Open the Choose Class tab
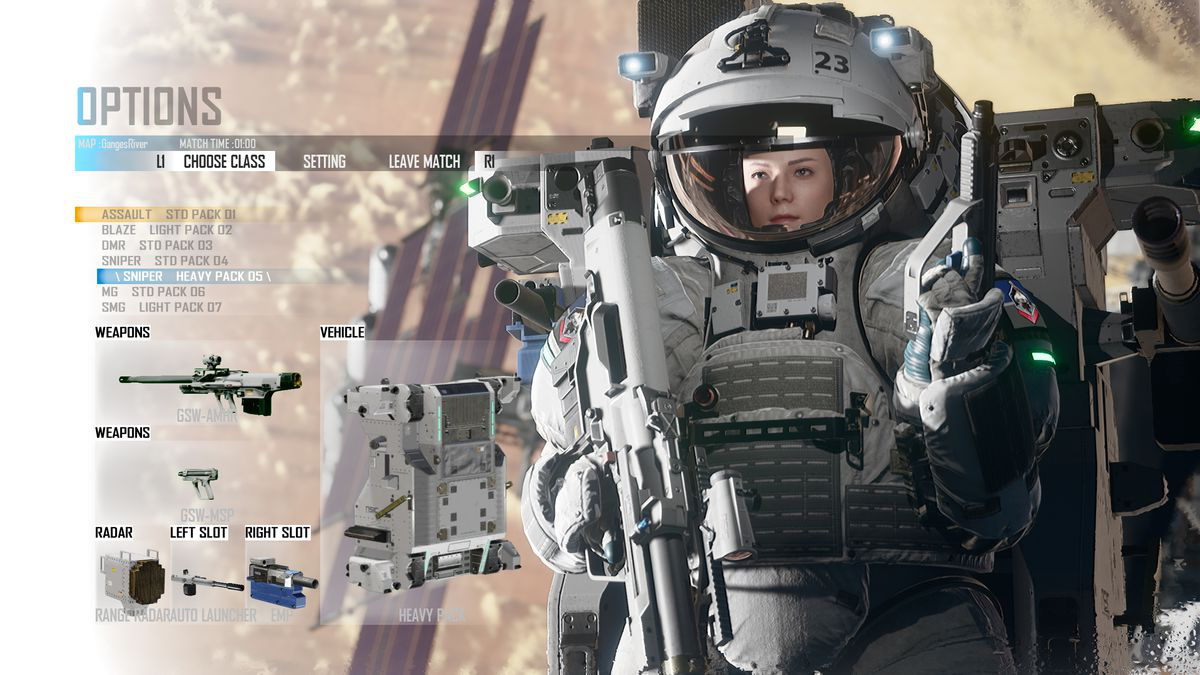1200x675 pixels. pyautogui.click(x=224, y=161)
